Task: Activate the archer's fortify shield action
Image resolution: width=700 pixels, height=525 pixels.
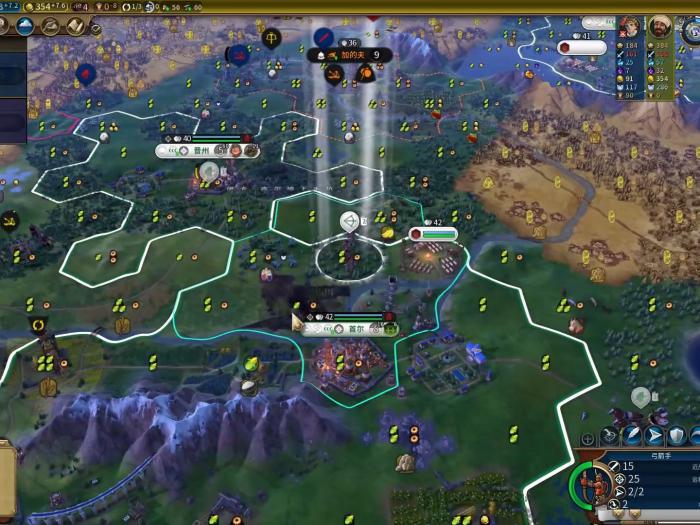Action: (677, 436)
